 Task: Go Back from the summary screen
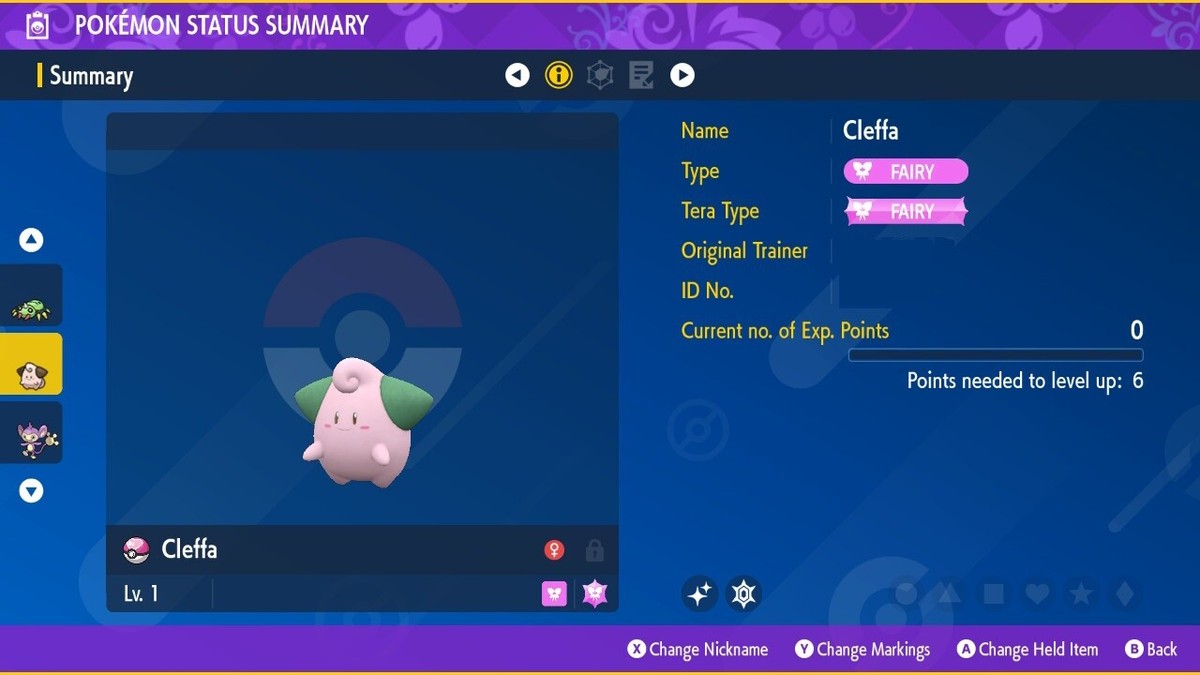[x=1151, y=650]
